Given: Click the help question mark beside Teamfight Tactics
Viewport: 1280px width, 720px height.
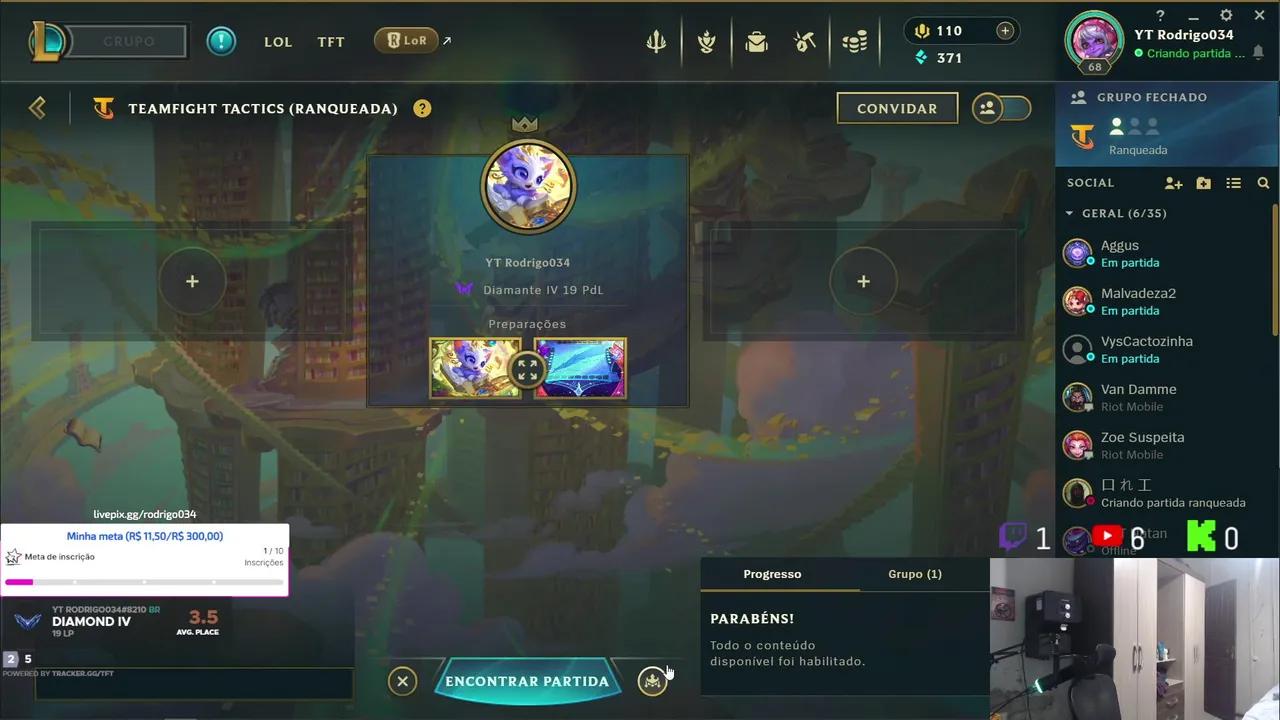Looking at the screenshot, I should [x=422, y=108].
